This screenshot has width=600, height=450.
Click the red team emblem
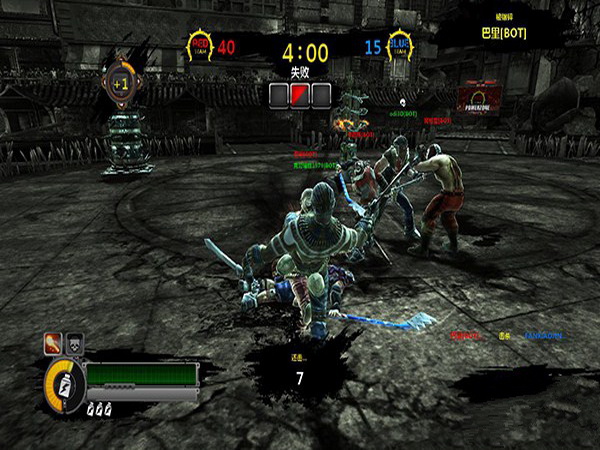point(198,46)
